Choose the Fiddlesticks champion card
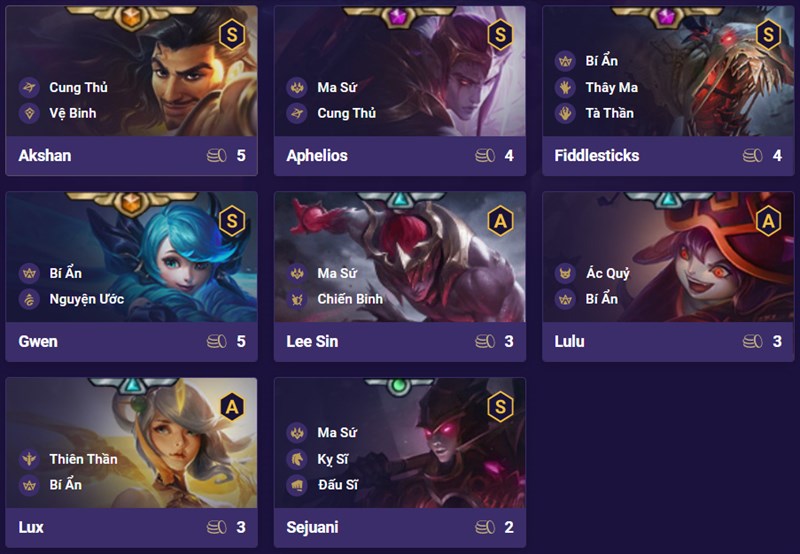 click(667, 90)
